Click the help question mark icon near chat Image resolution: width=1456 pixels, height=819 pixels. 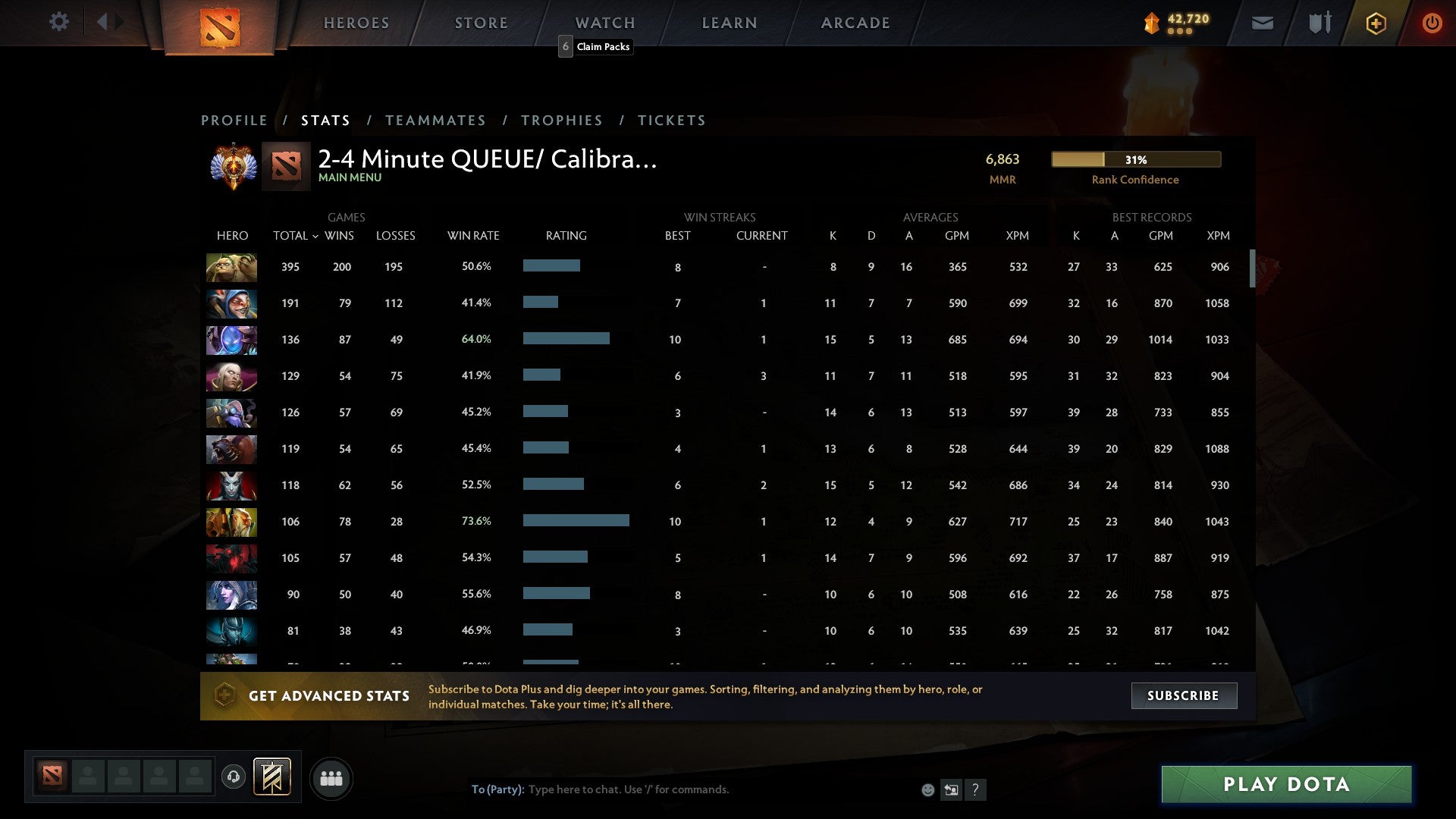[x=975, y=789]
